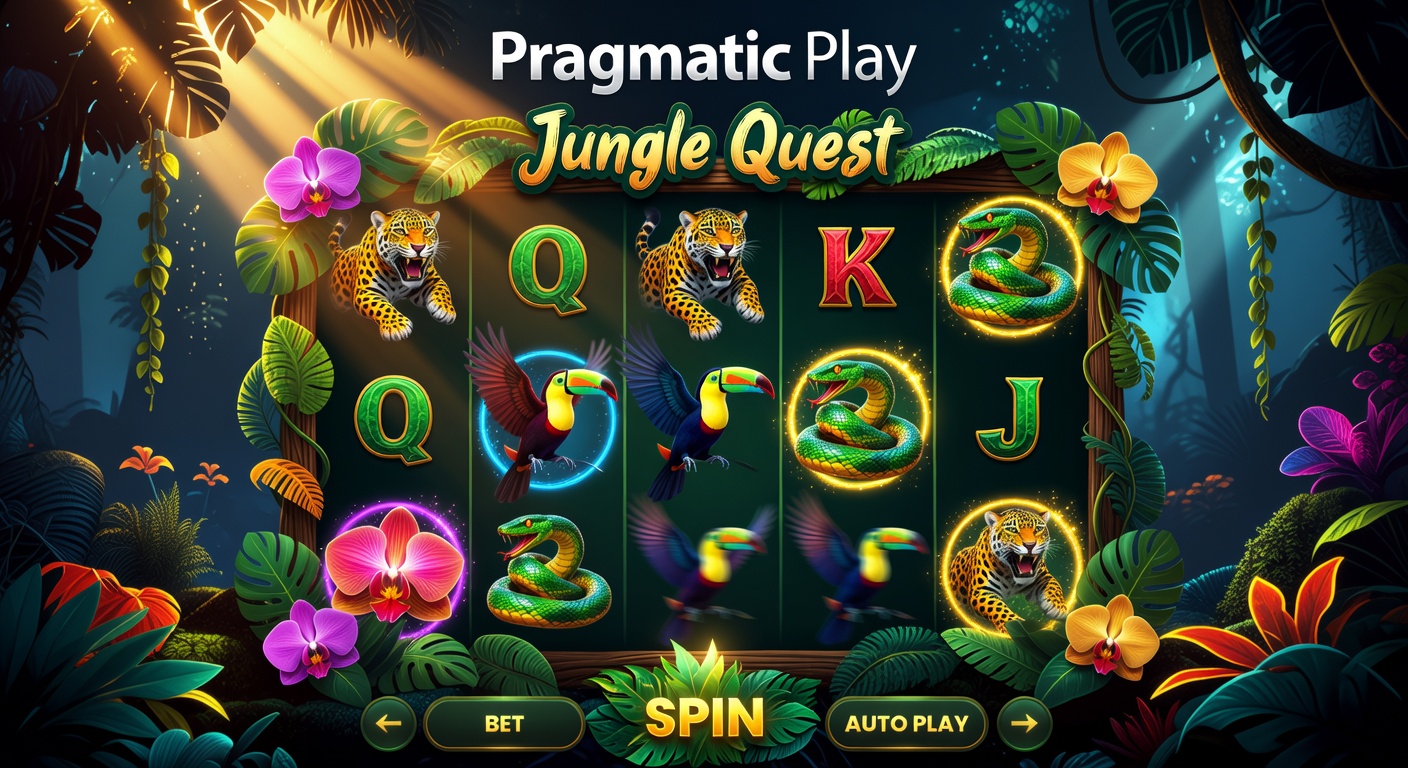Screen dimensions: 1408x768
Task: Enable AUTO PLAY mode
Action: 906,722
